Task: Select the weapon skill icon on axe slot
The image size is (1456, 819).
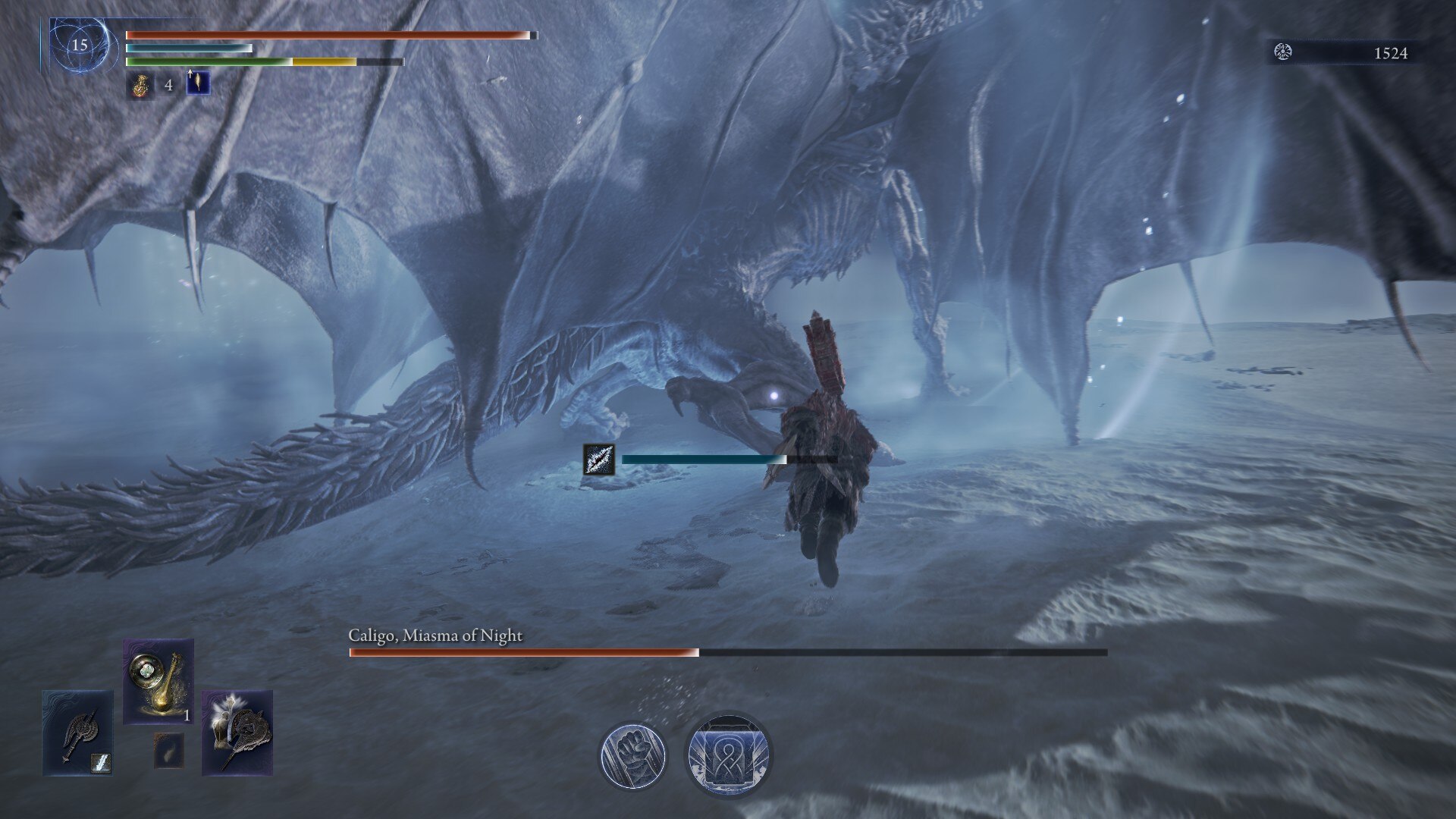Action: coord(100,762)
